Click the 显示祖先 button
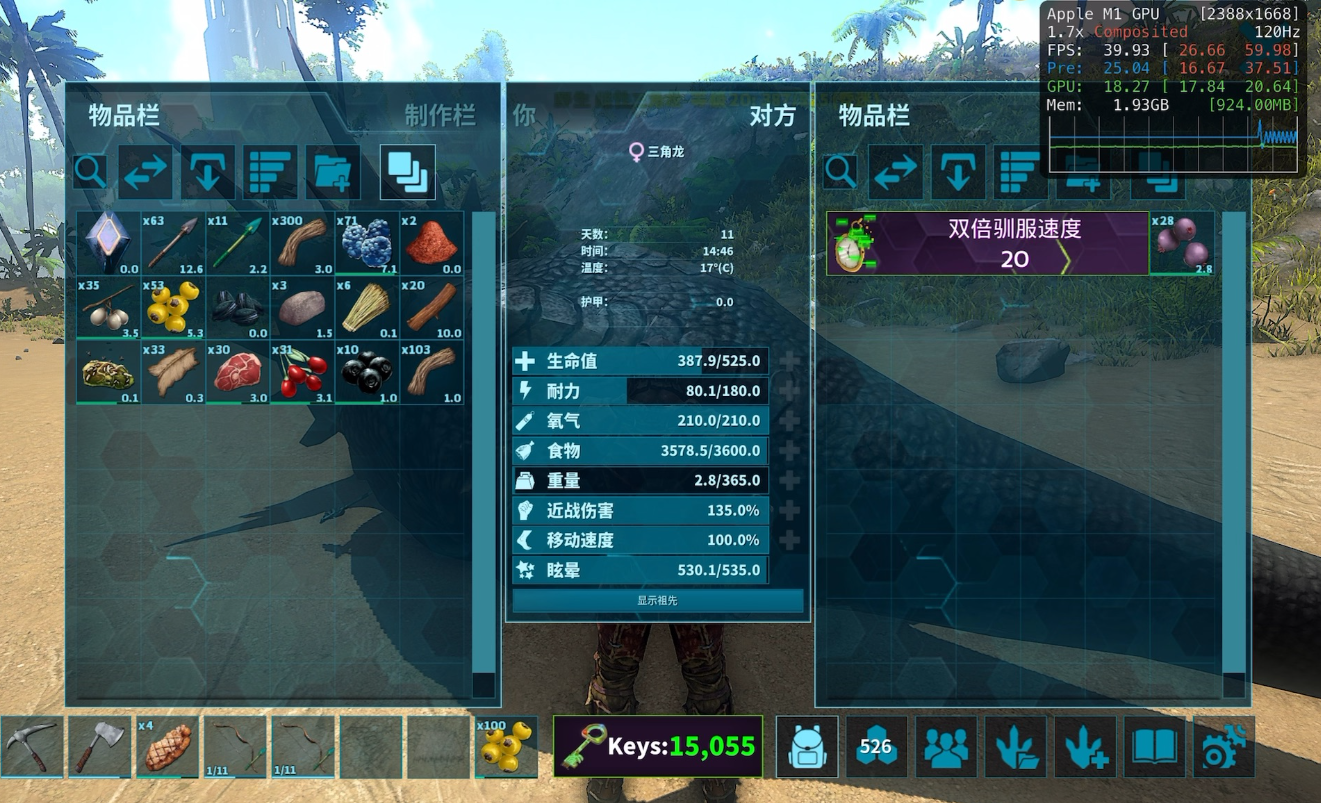The height and width of the screenshot is (803, 1321). [657, 601]
